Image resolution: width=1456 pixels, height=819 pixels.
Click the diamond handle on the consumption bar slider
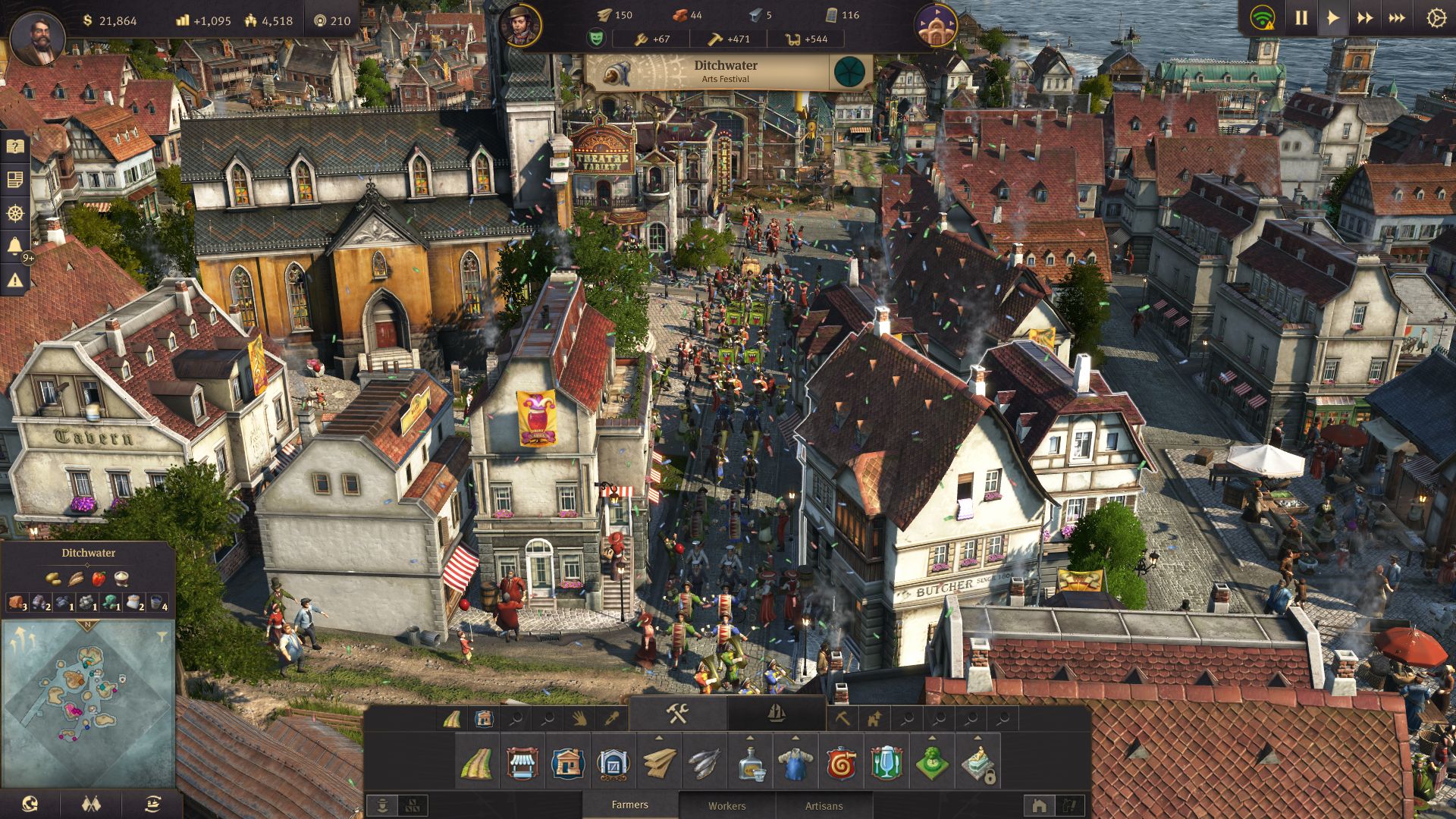pyautogui.click(x=86, y=564)
